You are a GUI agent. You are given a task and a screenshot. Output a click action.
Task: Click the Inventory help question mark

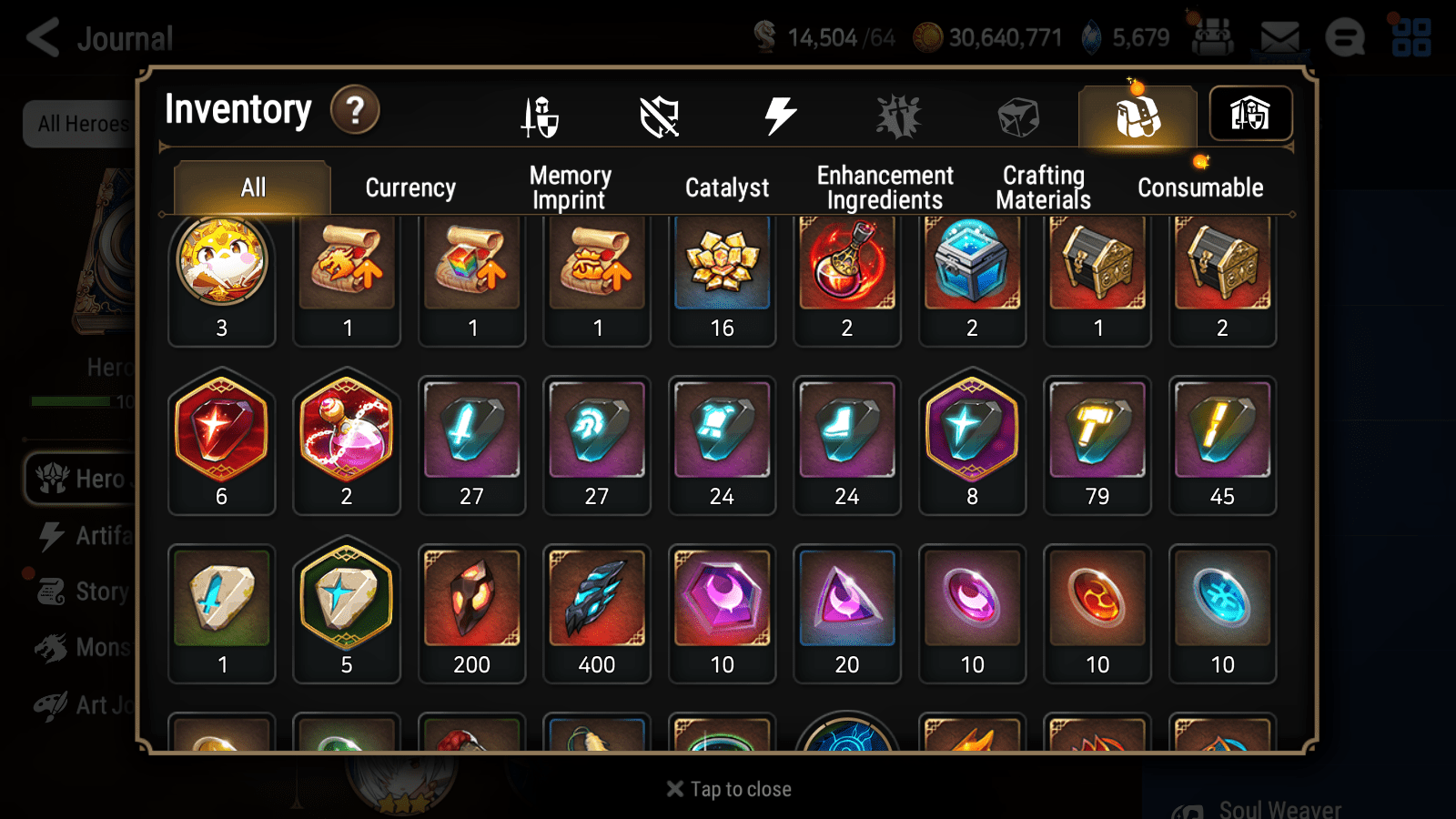355,110
